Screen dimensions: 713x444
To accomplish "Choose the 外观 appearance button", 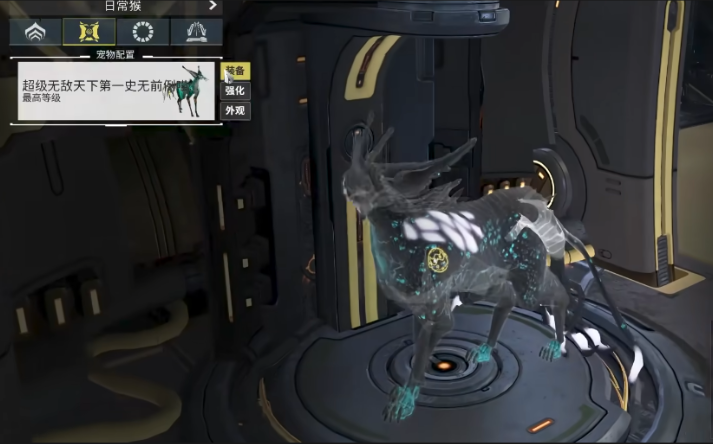I will pos(235,110).
